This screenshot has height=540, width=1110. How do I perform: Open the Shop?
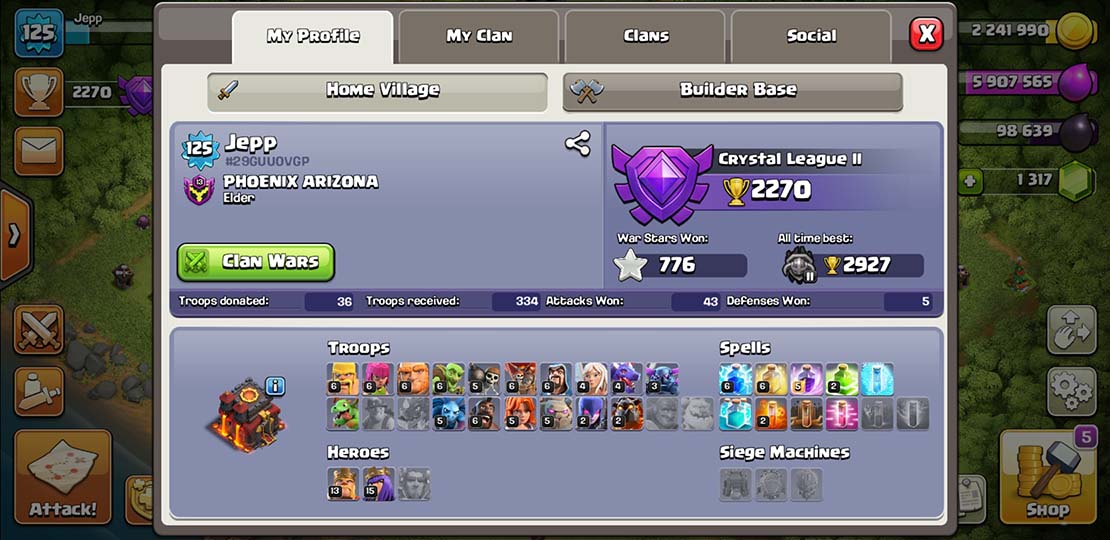1047,478
